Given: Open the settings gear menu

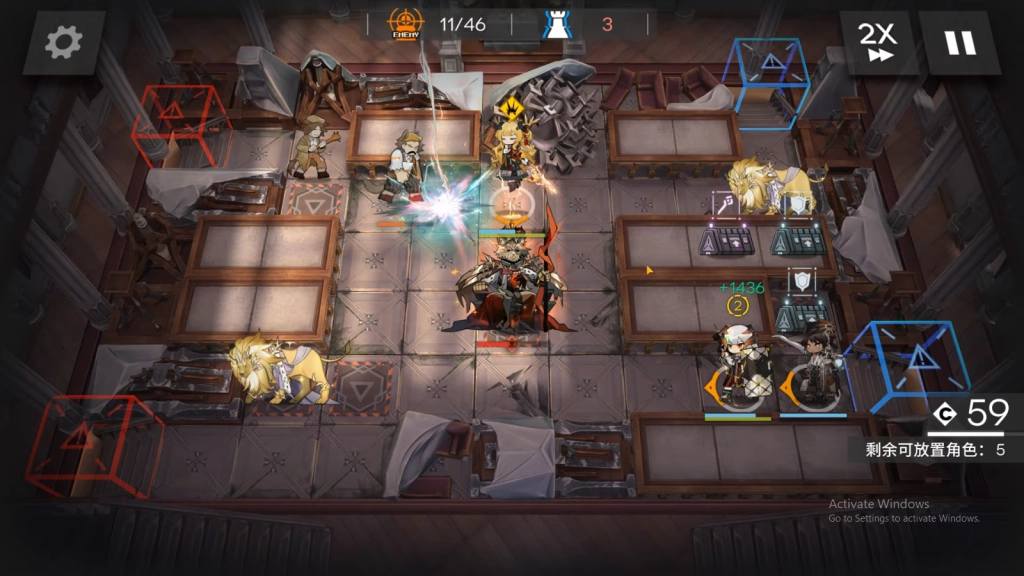Looking at the screenshot, I should [x=64, y=42].
